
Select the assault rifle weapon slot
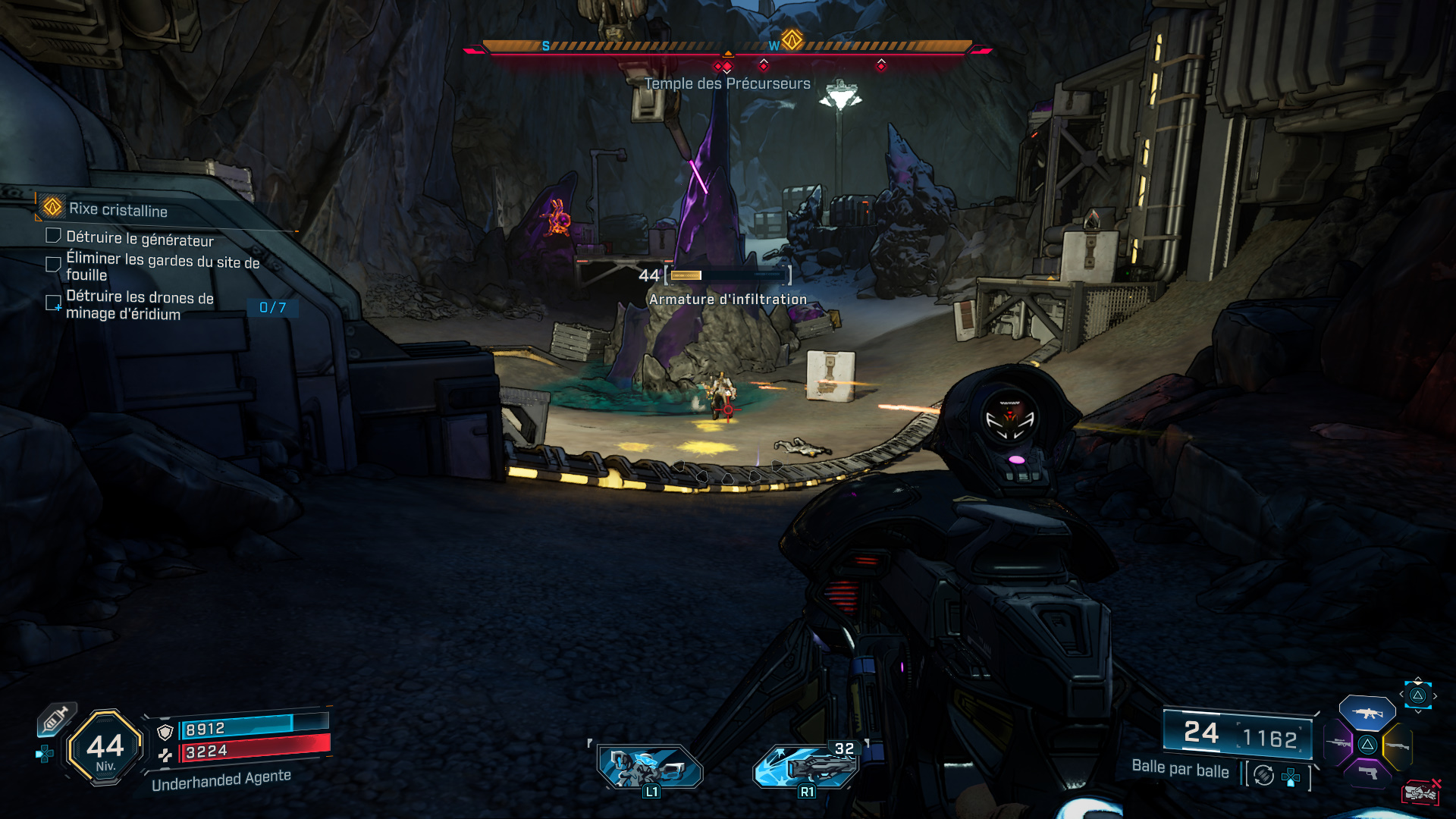pyautogui.click(x=1367, y=713)
